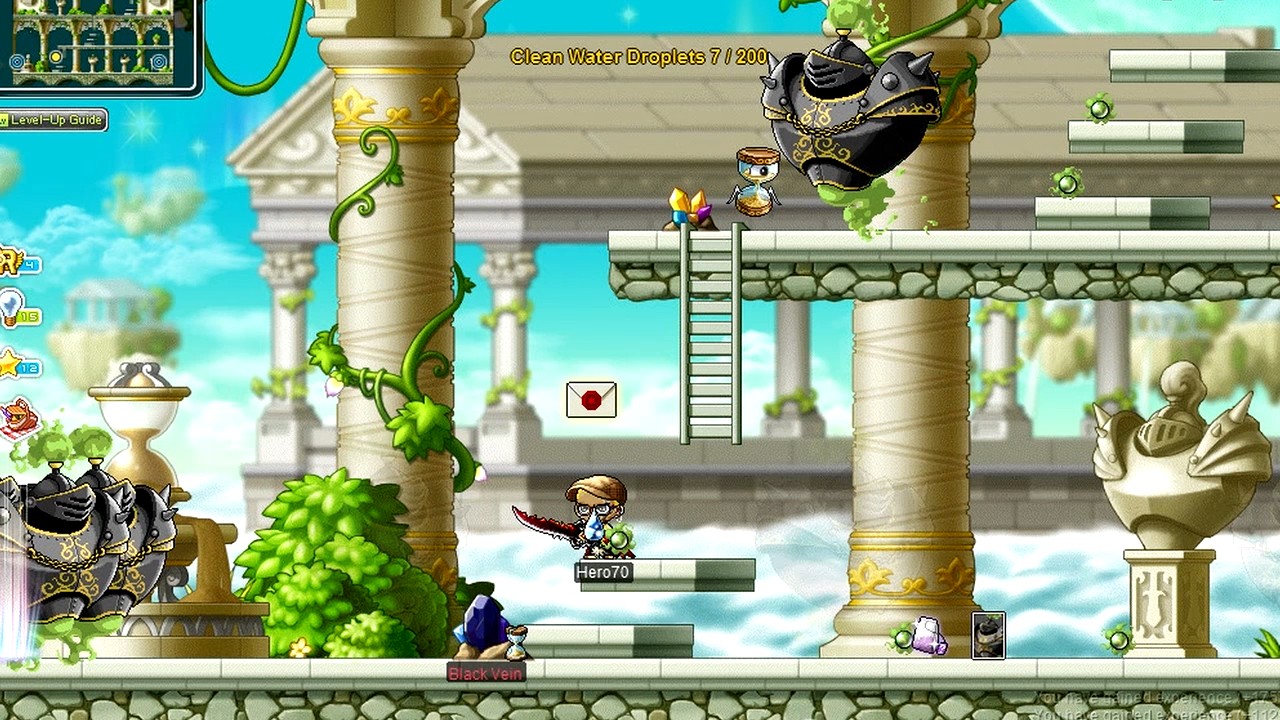Select the yellow player dot on the minimap
This screenshot has width=1280, height=720.
(55, 57)
